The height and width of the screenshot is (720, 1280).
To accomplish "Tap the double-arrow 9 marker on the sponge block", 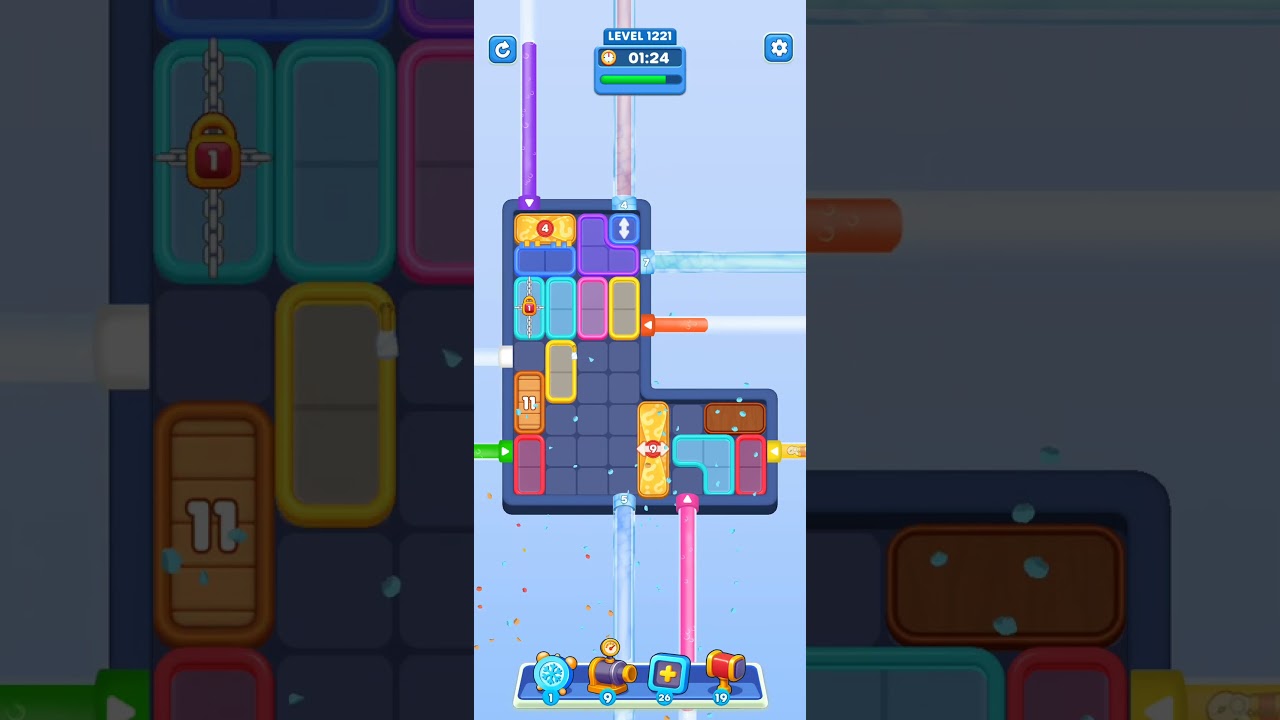I will click(652, 449).
